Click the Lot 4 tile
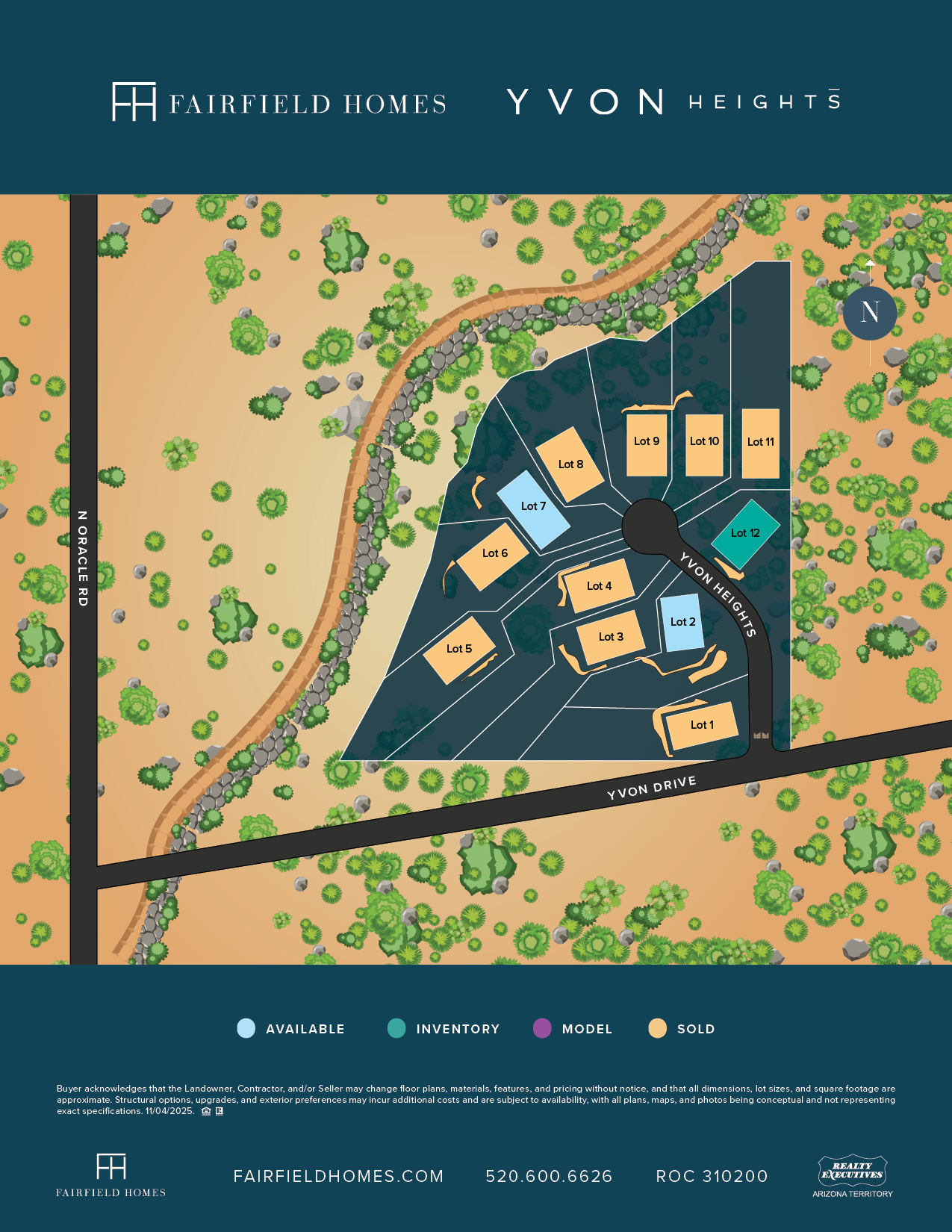The image size is (952, 1232). tap(599, 586)
